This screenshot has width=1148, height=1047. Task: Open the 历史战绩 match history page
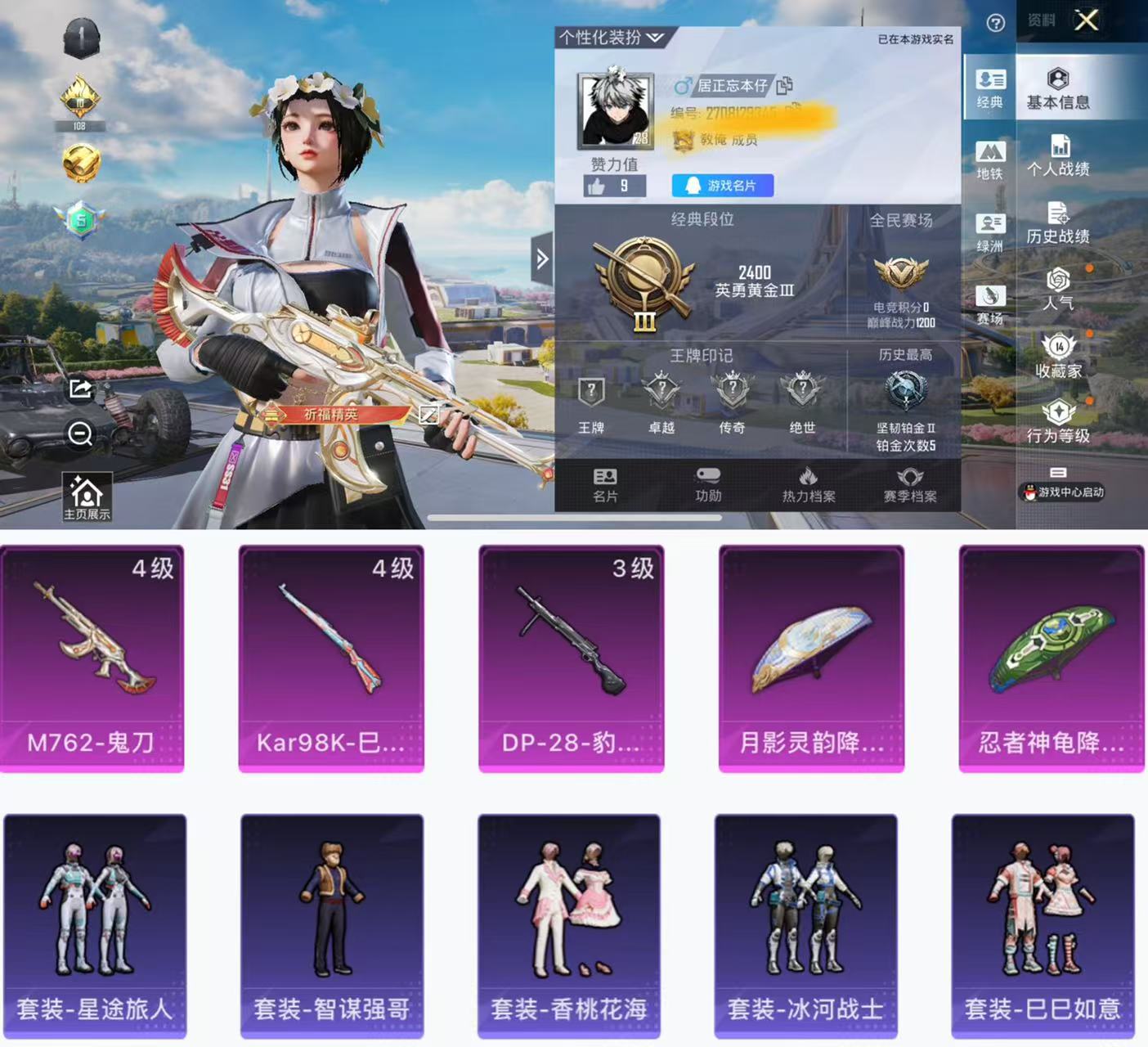1058,223
